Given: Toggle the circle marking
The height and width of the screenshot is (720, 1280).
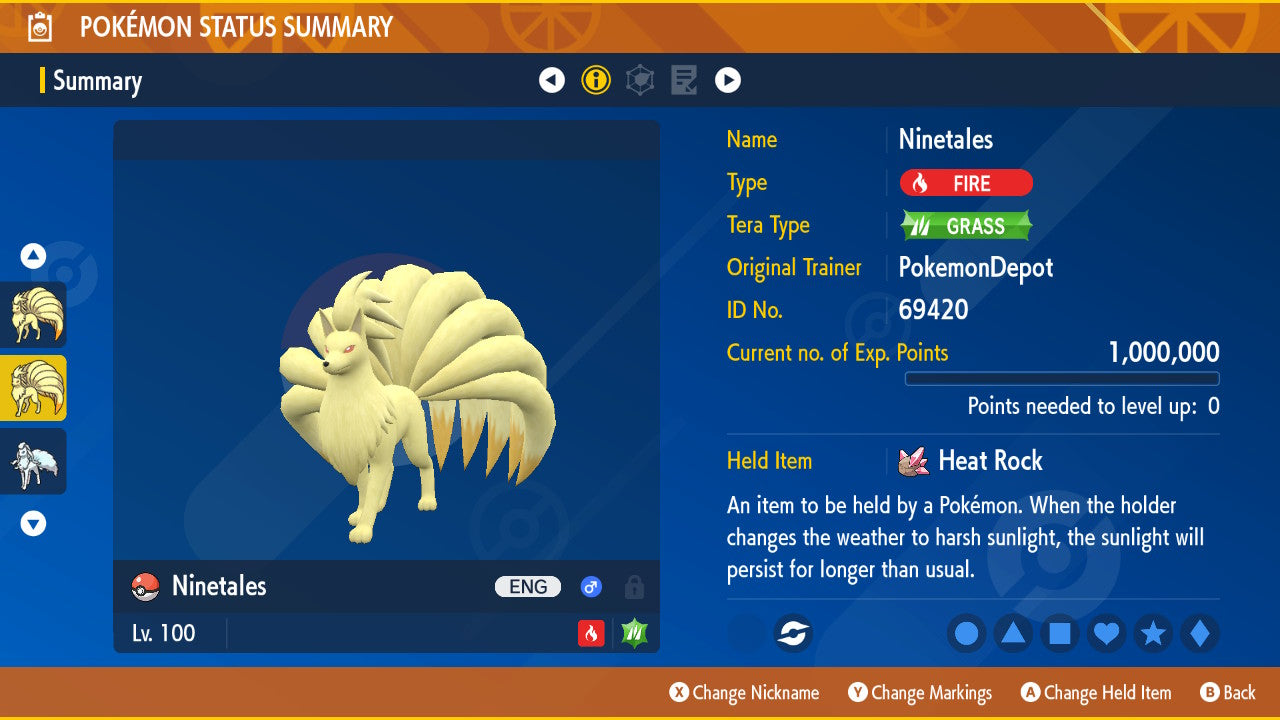Looking at the screenshot, I should 966,633.
